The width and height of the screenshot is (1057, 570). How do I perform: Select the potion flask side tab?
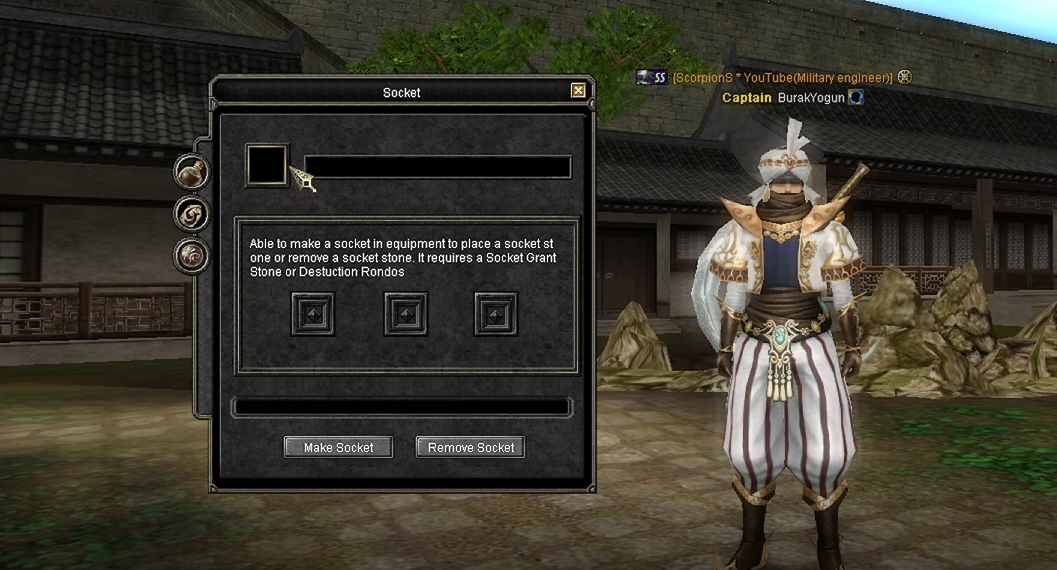pyautogui.click(x=190, y=172)
